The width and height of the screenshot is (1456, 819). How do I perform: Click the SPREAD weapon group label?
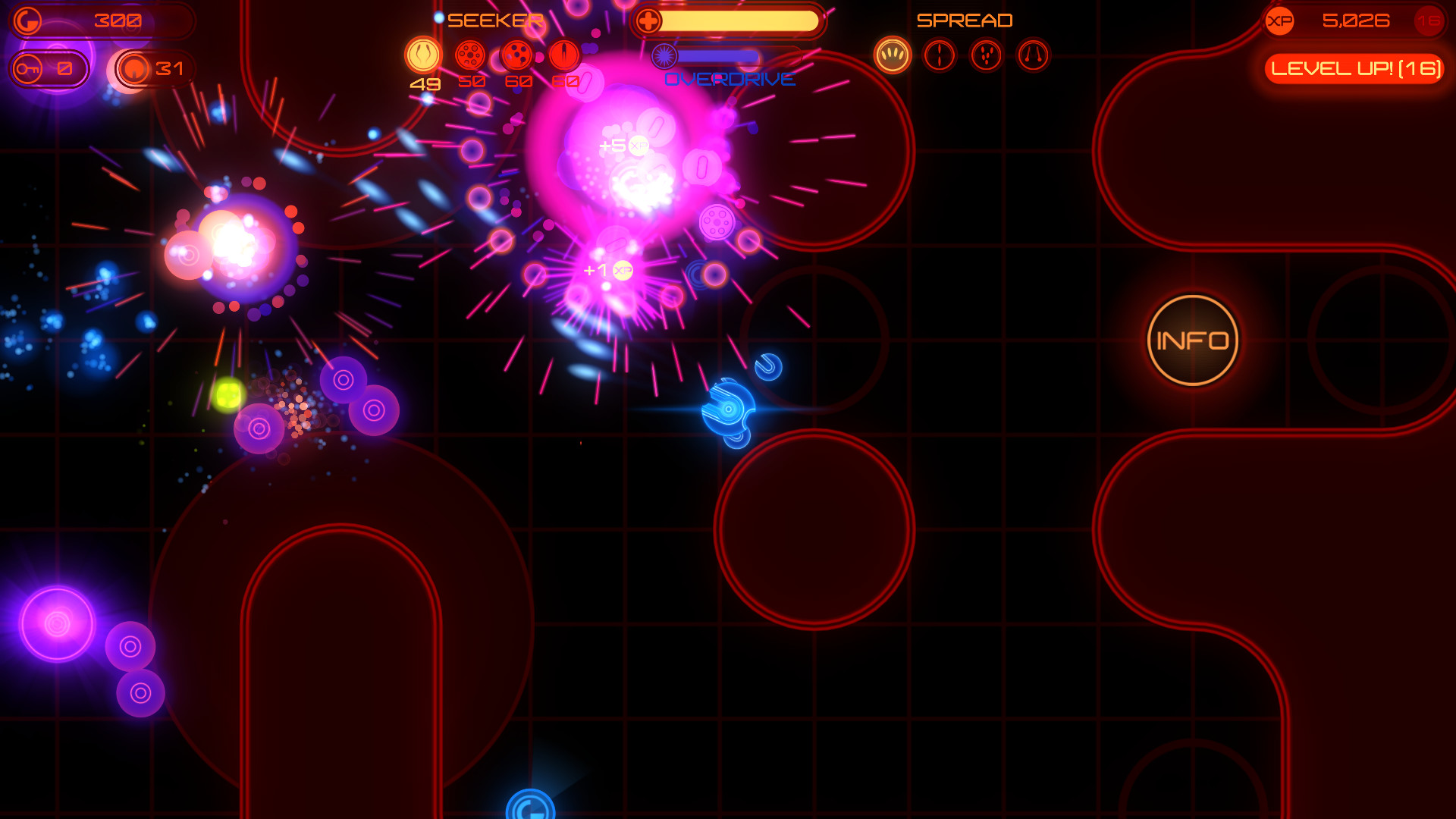pyautogui.click(x=965, y=20)
